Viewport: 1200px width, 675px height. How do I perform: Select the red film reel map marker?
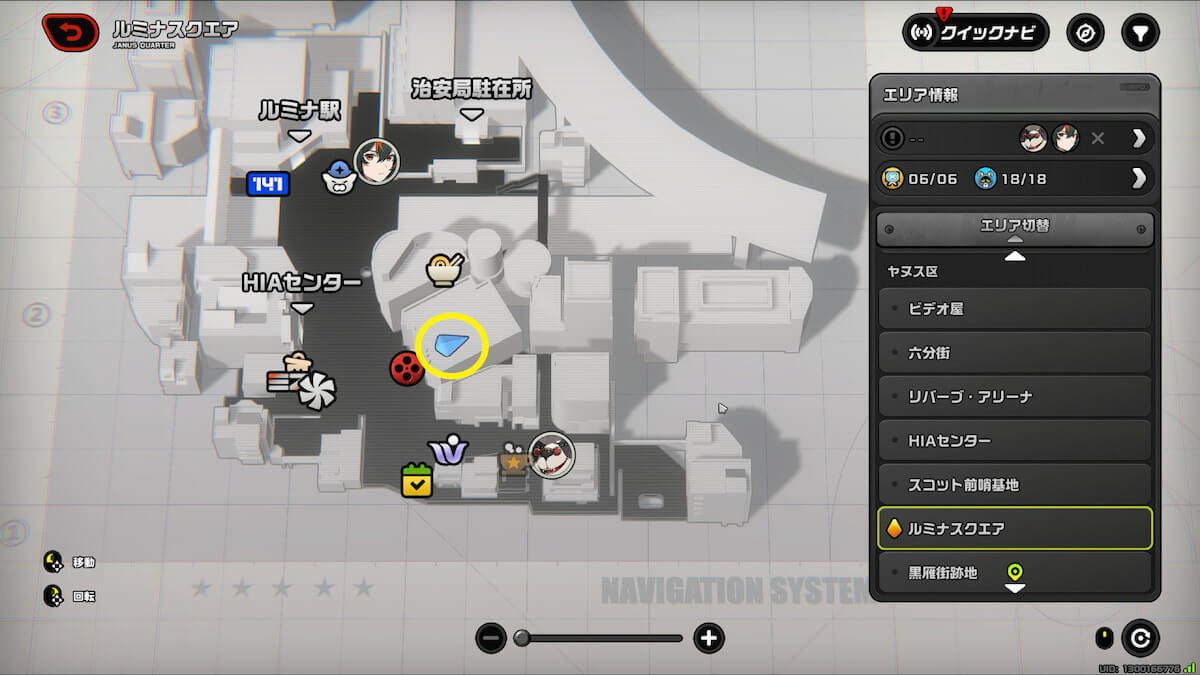405,369
